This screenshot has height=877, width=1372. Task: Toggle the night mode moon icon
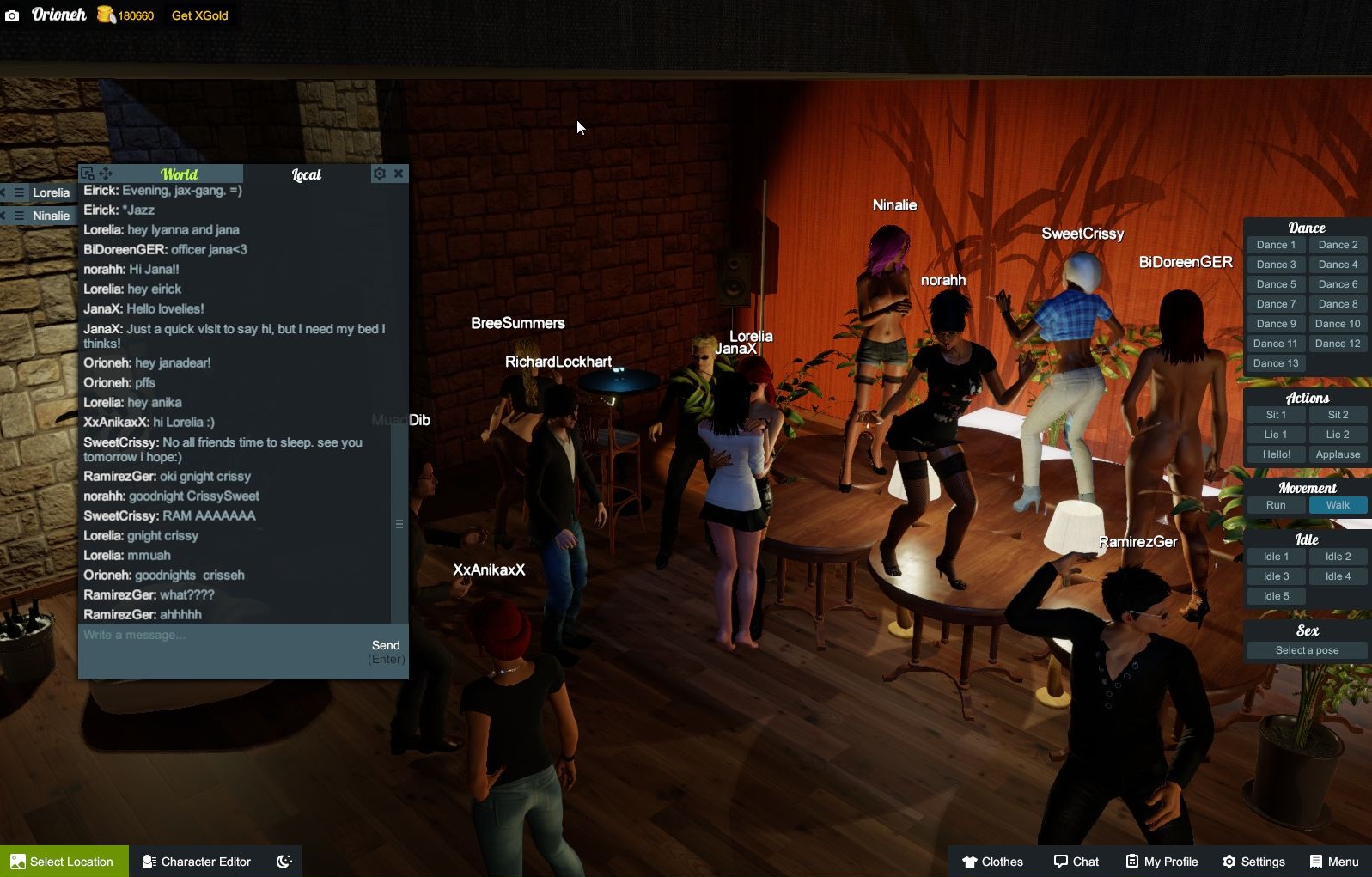tap(284, 862)
